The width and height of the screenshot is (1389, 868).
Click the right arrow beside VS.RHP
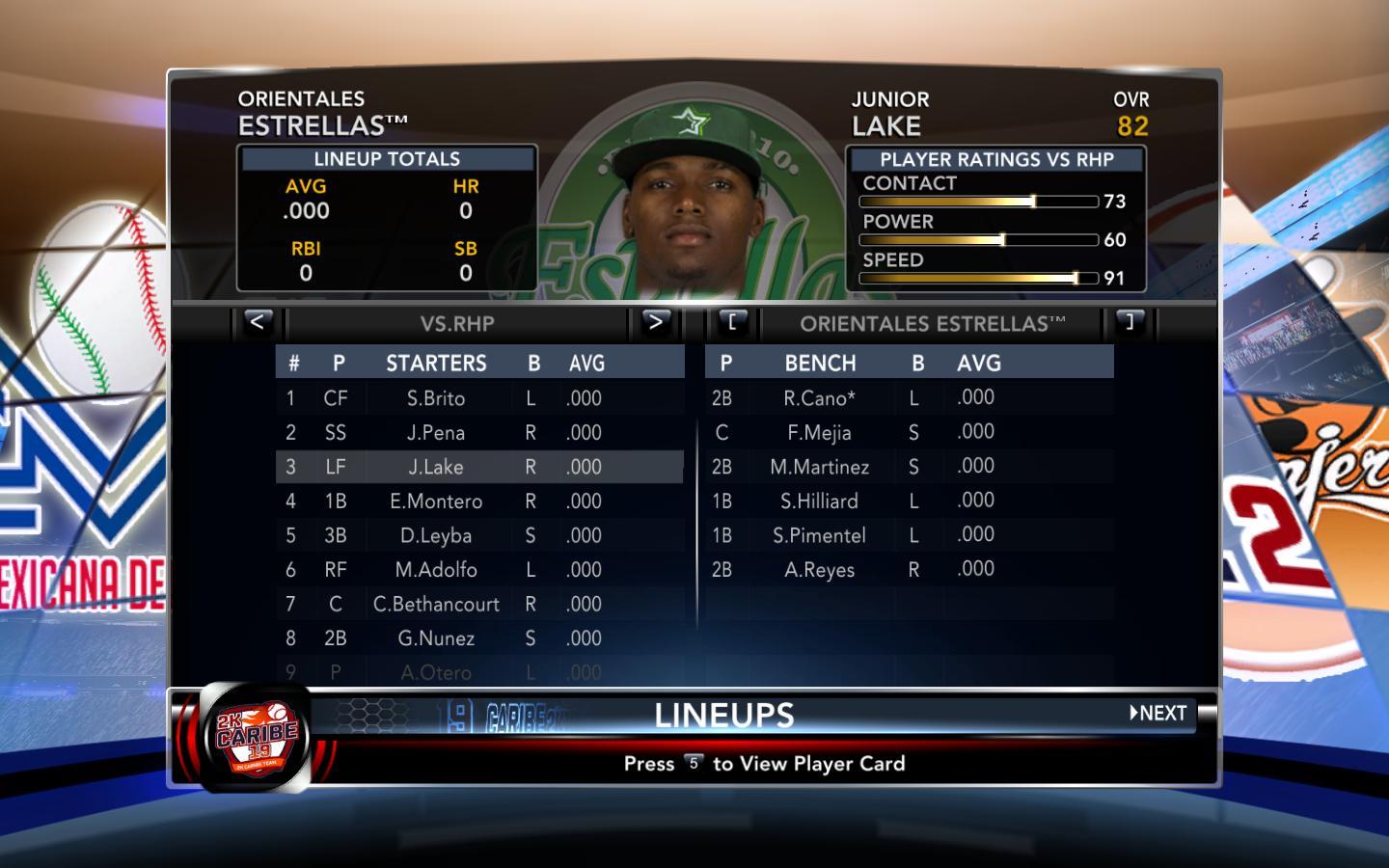pyautogui.click(x=655, y=323)
